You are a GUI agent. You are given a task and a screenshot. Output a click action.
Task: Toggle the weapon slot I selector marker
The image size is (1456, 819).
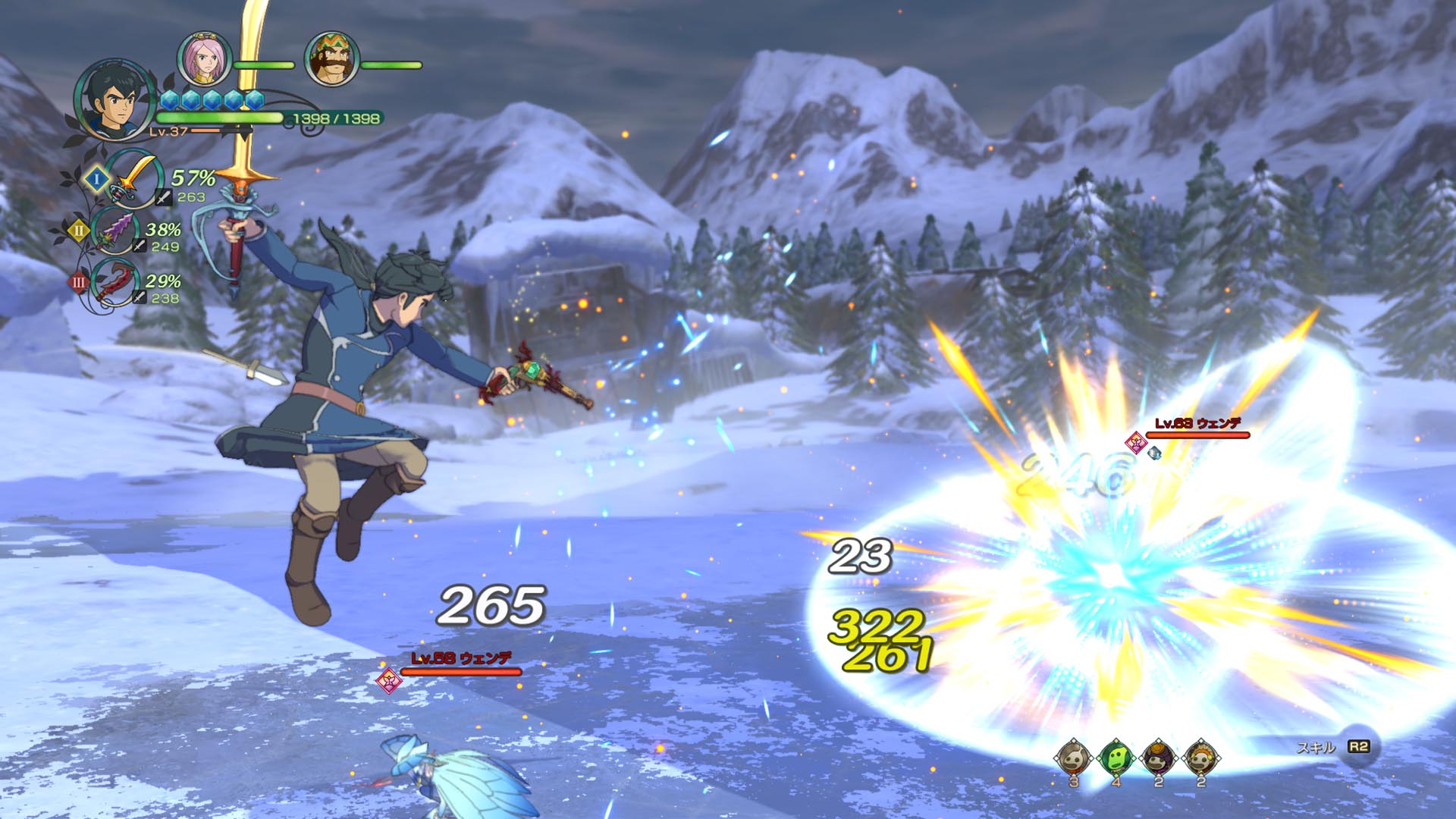click(96, 179)
